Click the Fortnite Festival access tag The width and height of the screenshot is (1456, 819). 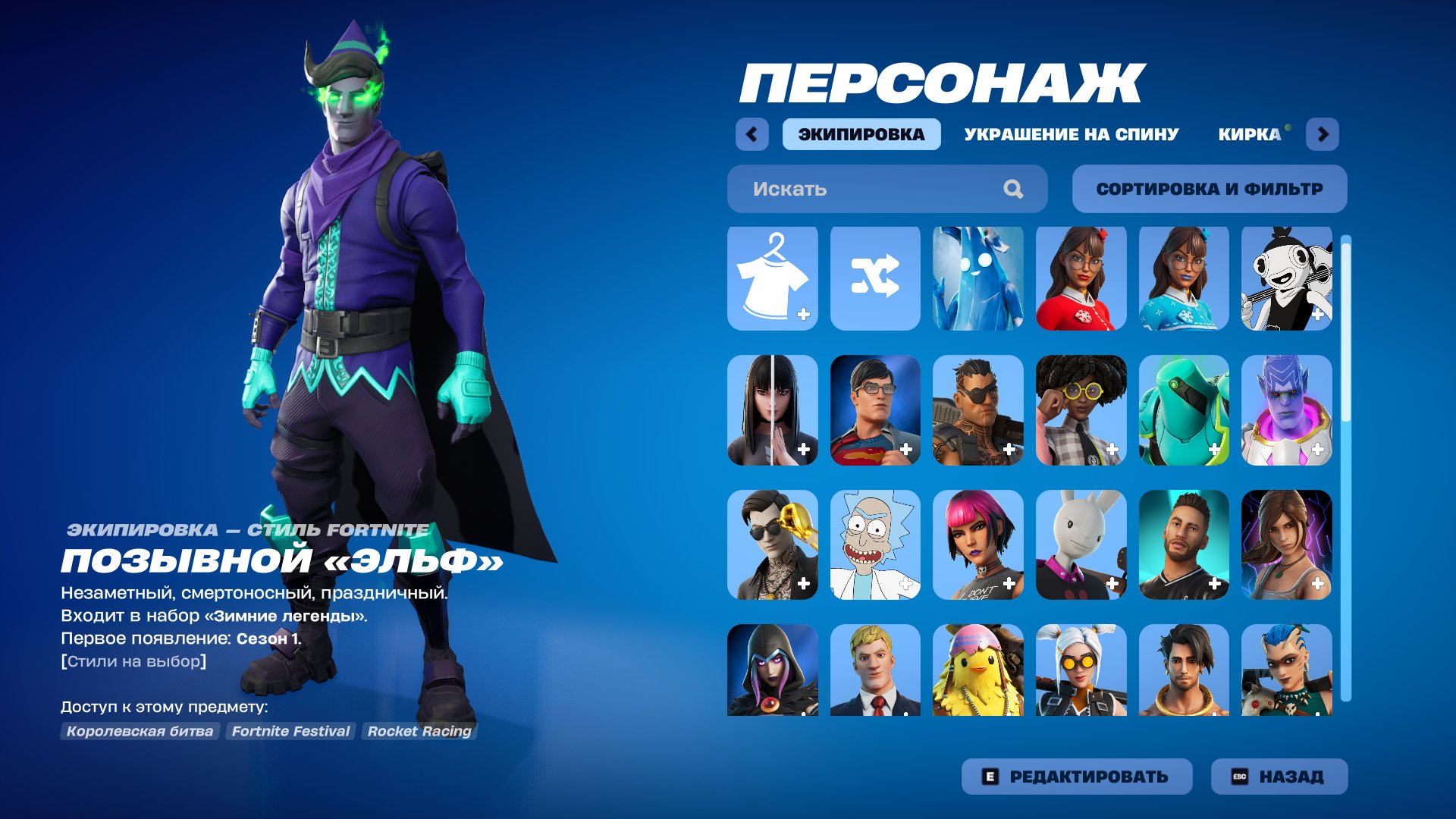pos(290,731)
